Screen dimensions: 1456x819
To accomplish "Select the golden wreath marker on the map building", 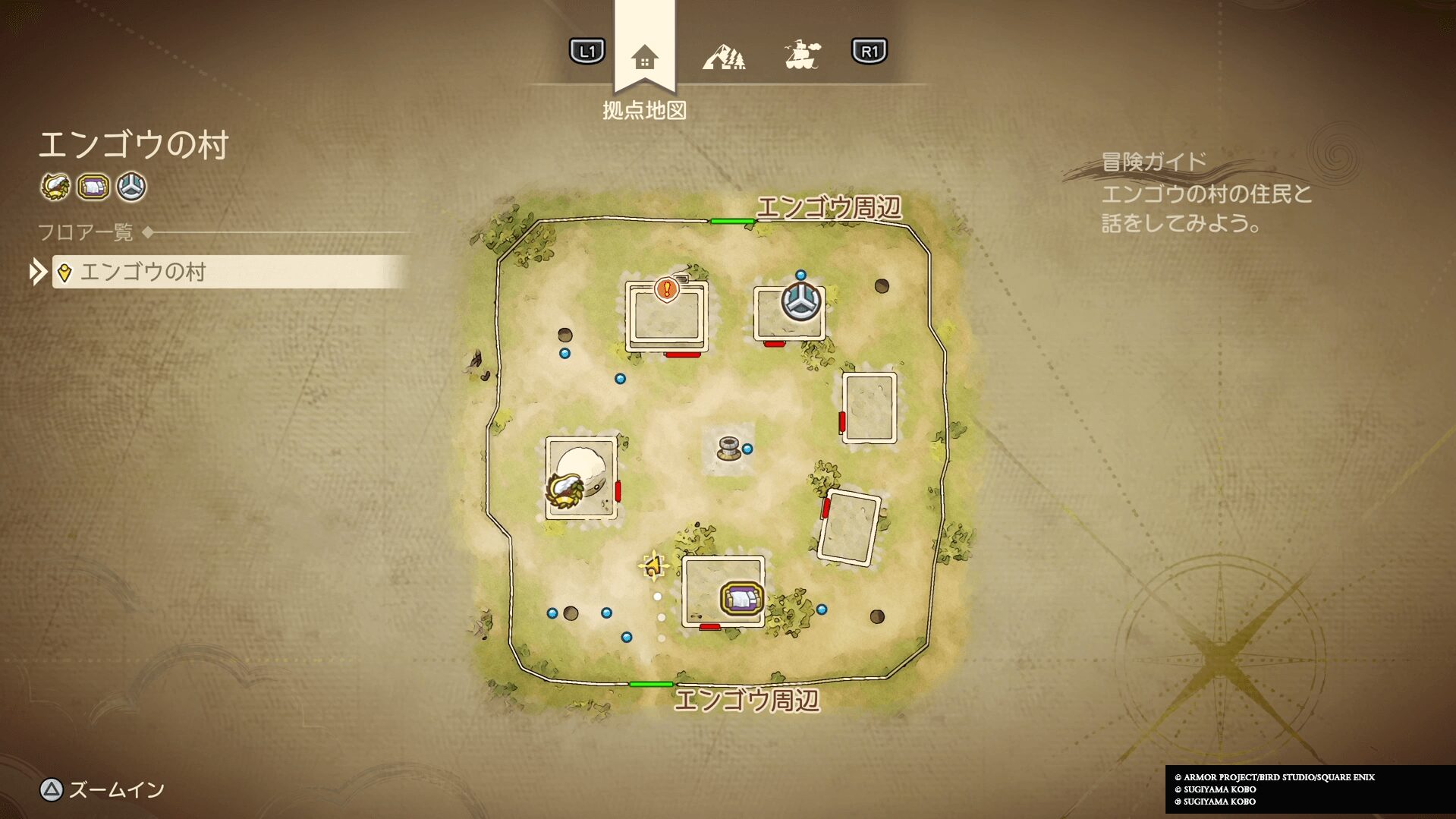I will click(564, 490).
